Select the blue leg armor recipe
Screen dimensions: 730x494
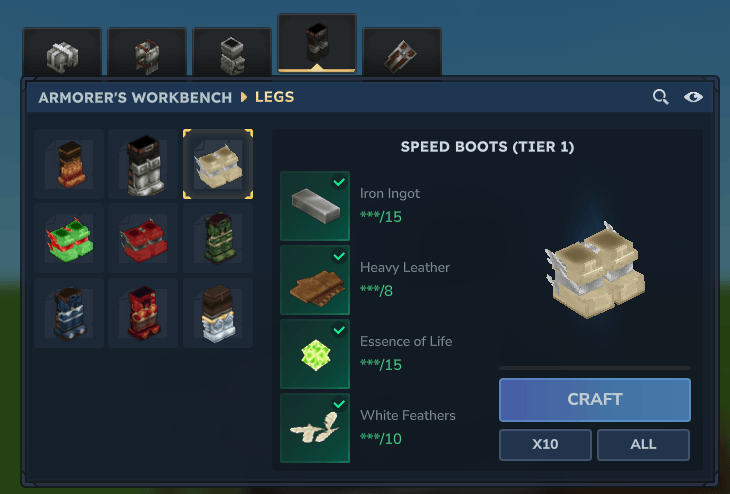pyautogui.click(x=68, y=313)
